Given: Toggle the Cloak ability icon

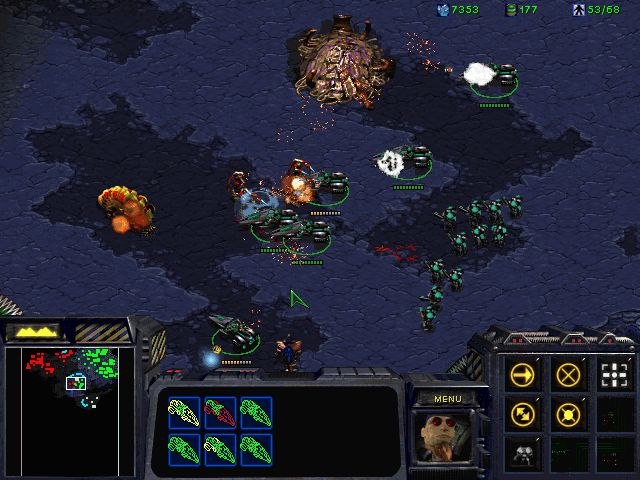Looking at the screenshot, I should coord(523,452).
